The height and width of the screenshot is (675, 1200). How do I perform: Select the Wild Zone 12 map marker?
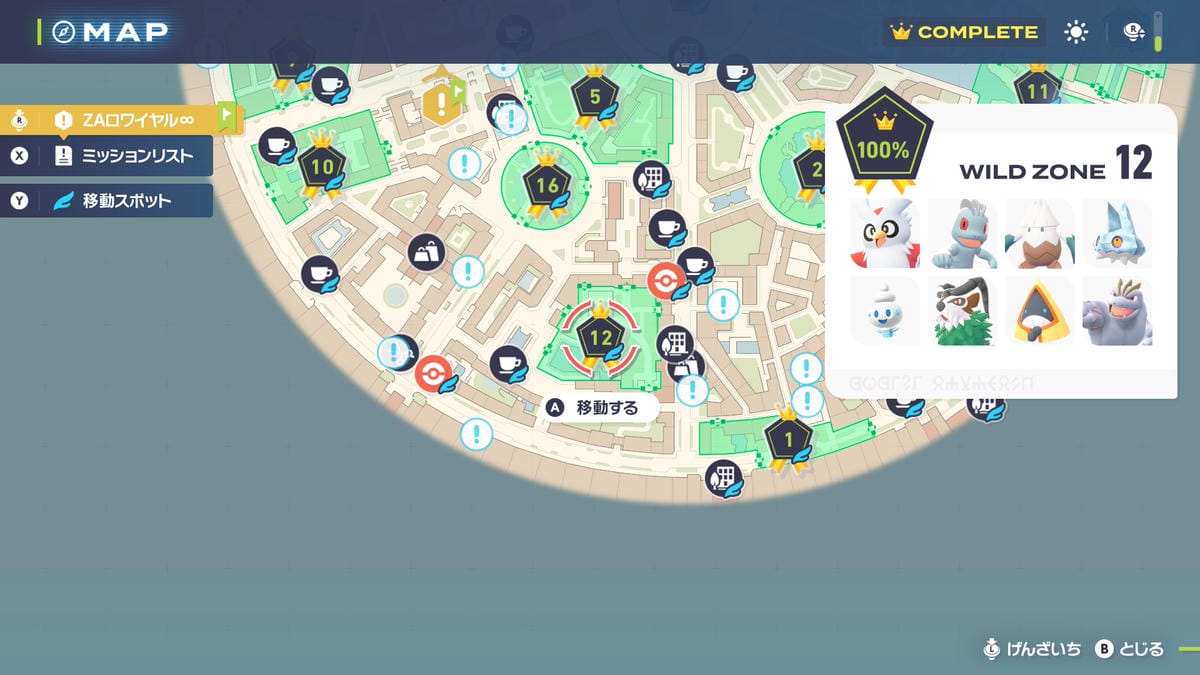coord(600,337)
